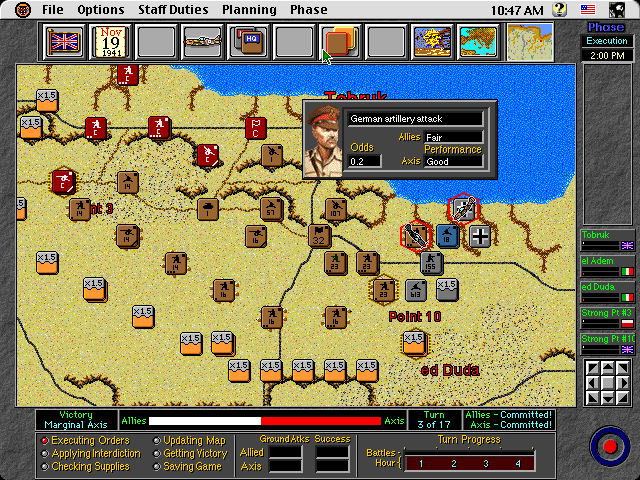Click the map scroll up arrow
Viewport: 640px width, 480px height.
coord(608,369)
